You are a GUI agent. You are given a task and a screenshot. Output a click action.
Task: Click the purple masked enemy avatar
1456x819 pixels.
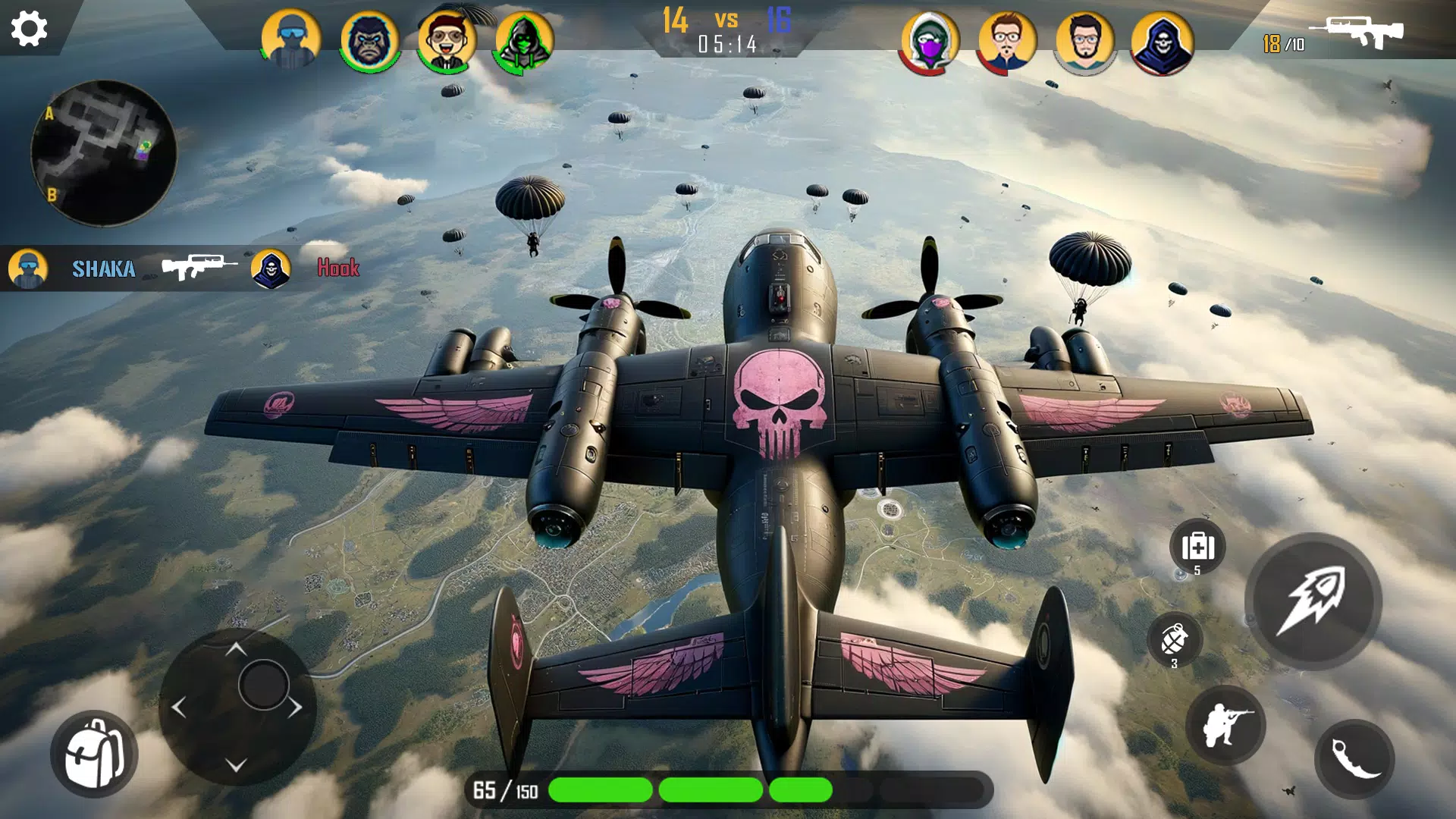[930, 42]
